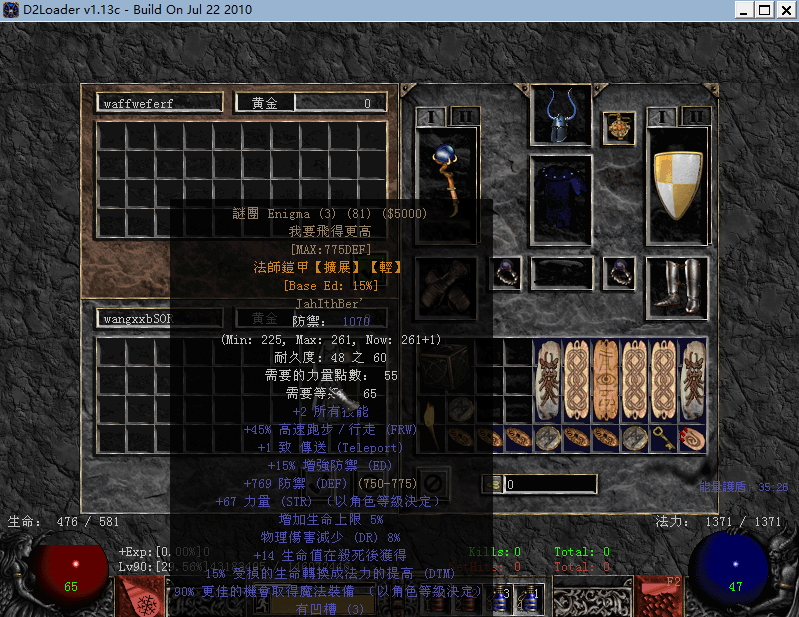Choose the metal boots slot
This screenshot has height=617, width=799.
coord(677,289)
